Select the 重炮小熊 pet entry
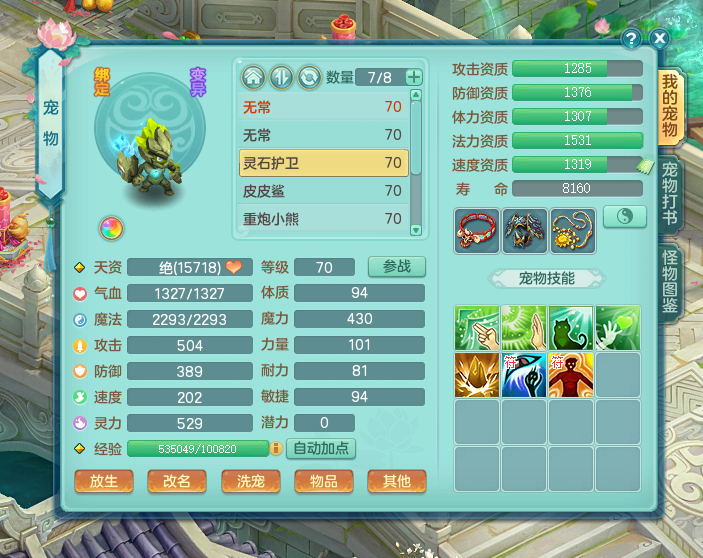The width and height of the screenshot is (703, 558). pos(323,218)
